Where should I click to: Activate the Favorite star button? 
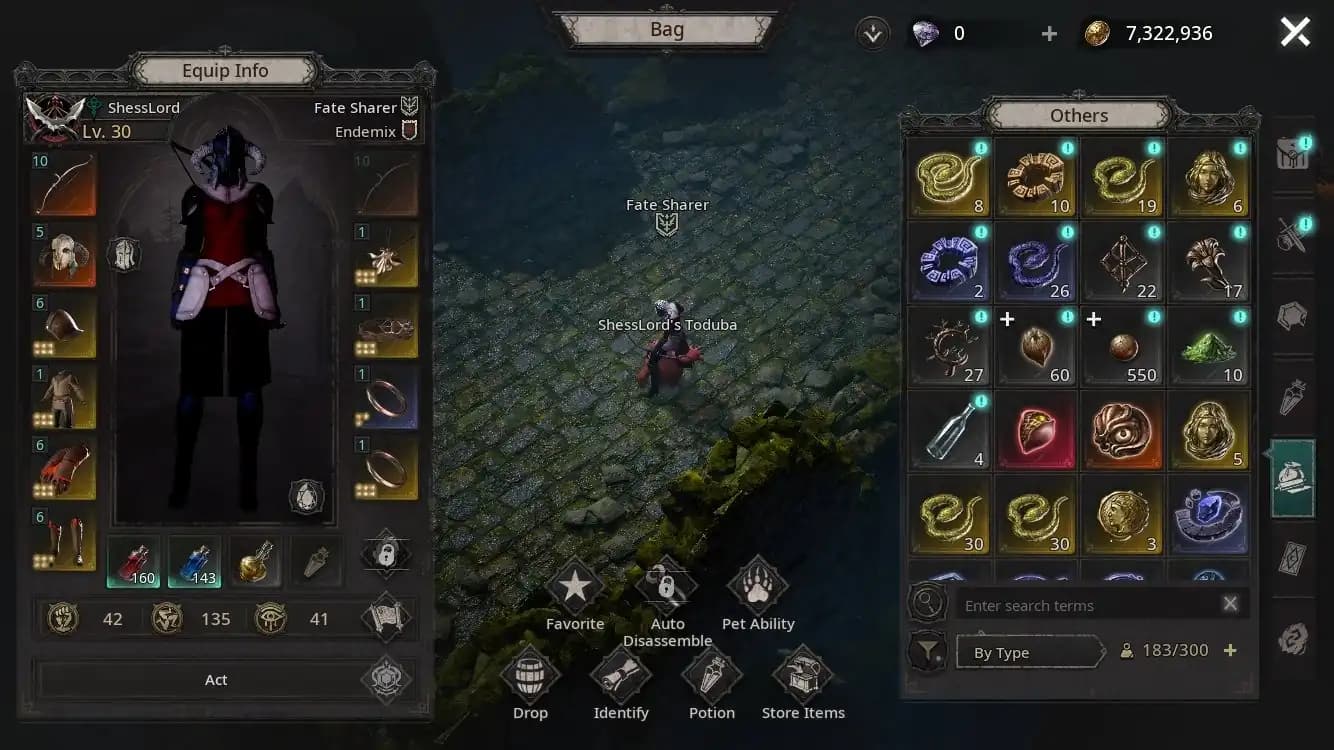[575, 589]
